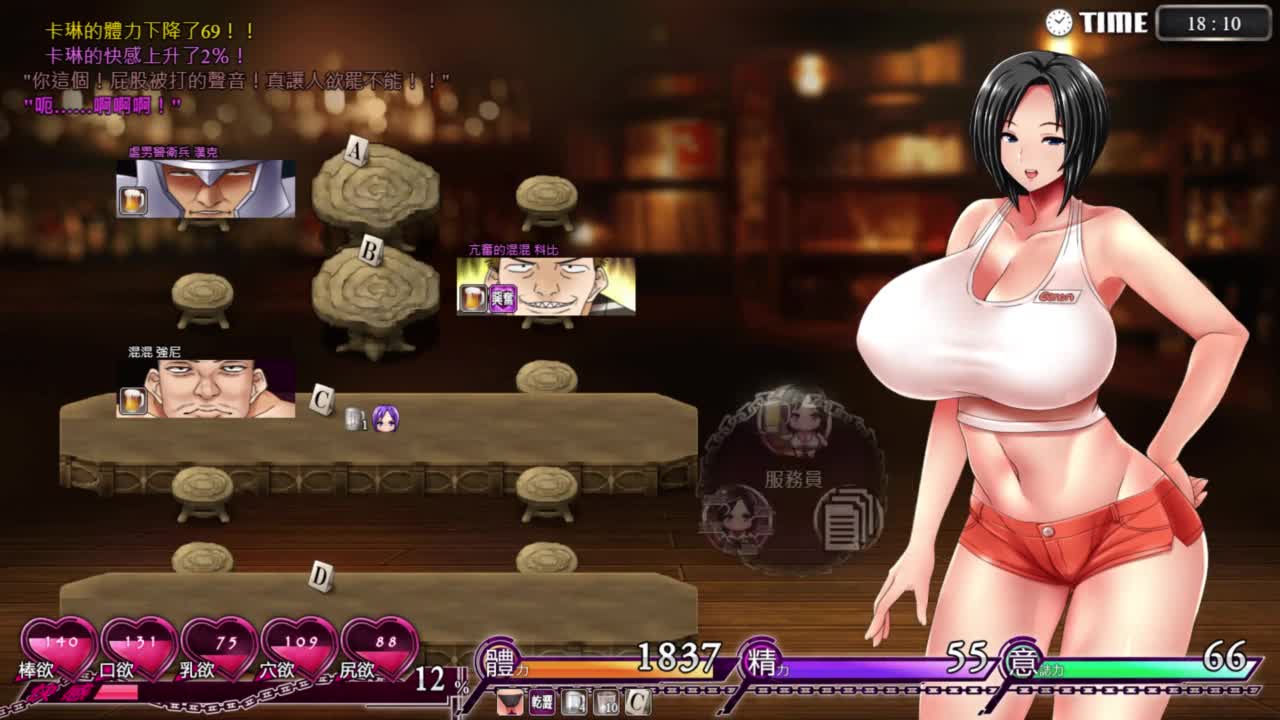1280x720 pixels.
Task: Click the underwear status icon in bottom bar
Action: (x=509, y=702)
